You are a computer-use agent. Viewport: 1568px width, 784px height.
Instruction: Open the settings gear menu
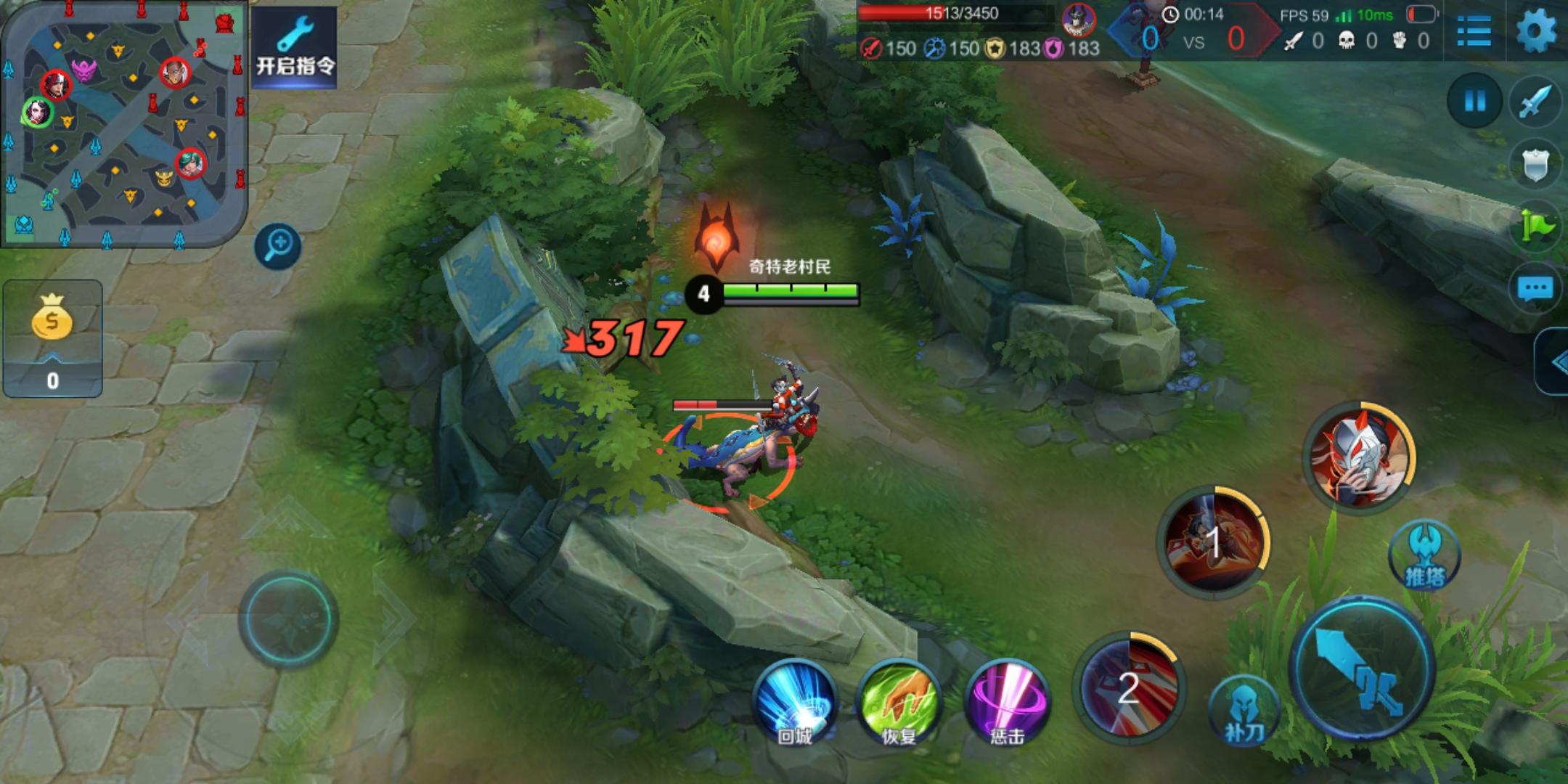click(x=1536, y=32)
